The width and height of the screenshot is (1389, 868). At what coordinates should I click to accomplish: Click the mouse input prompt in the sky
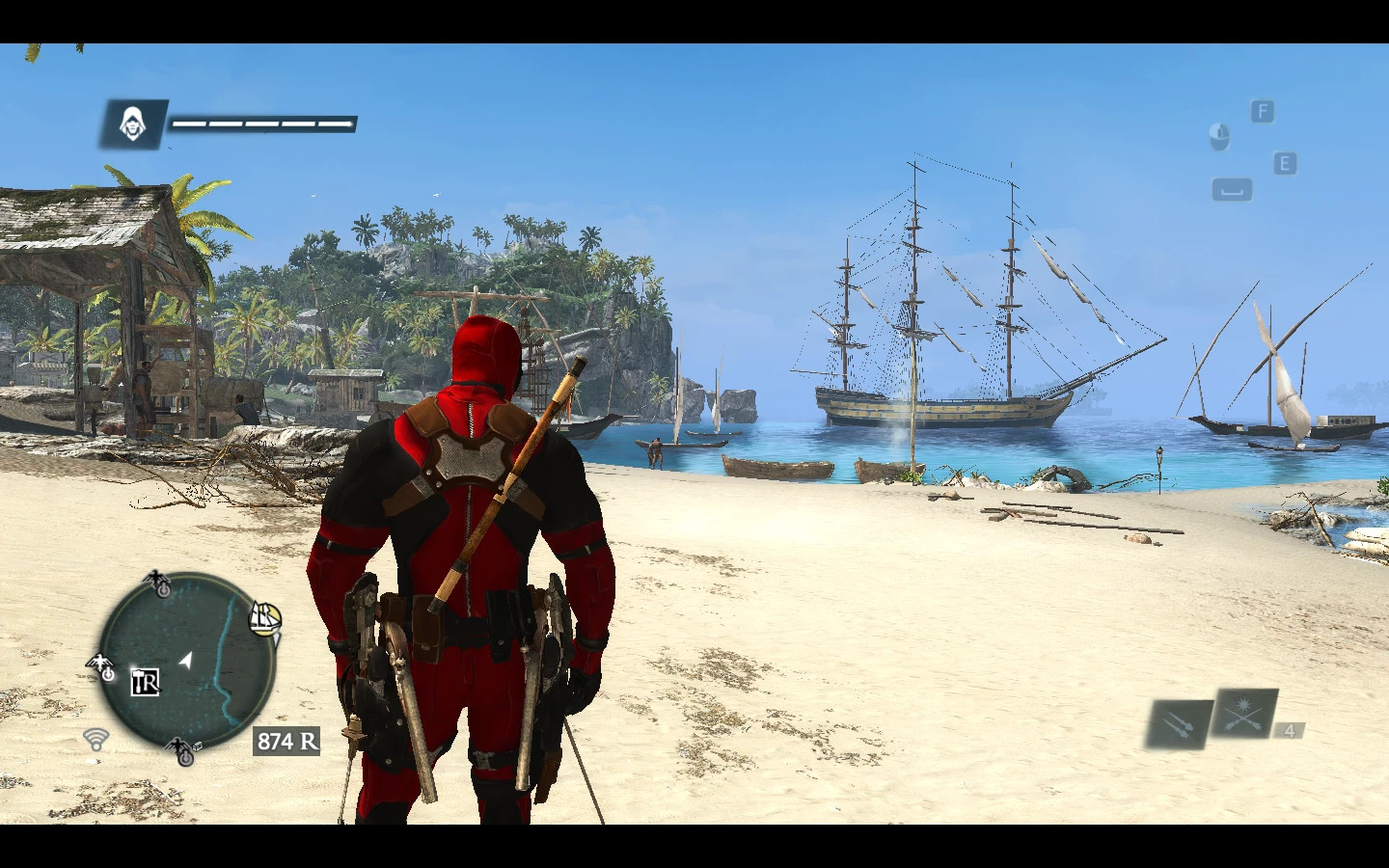click(1219, 138)
